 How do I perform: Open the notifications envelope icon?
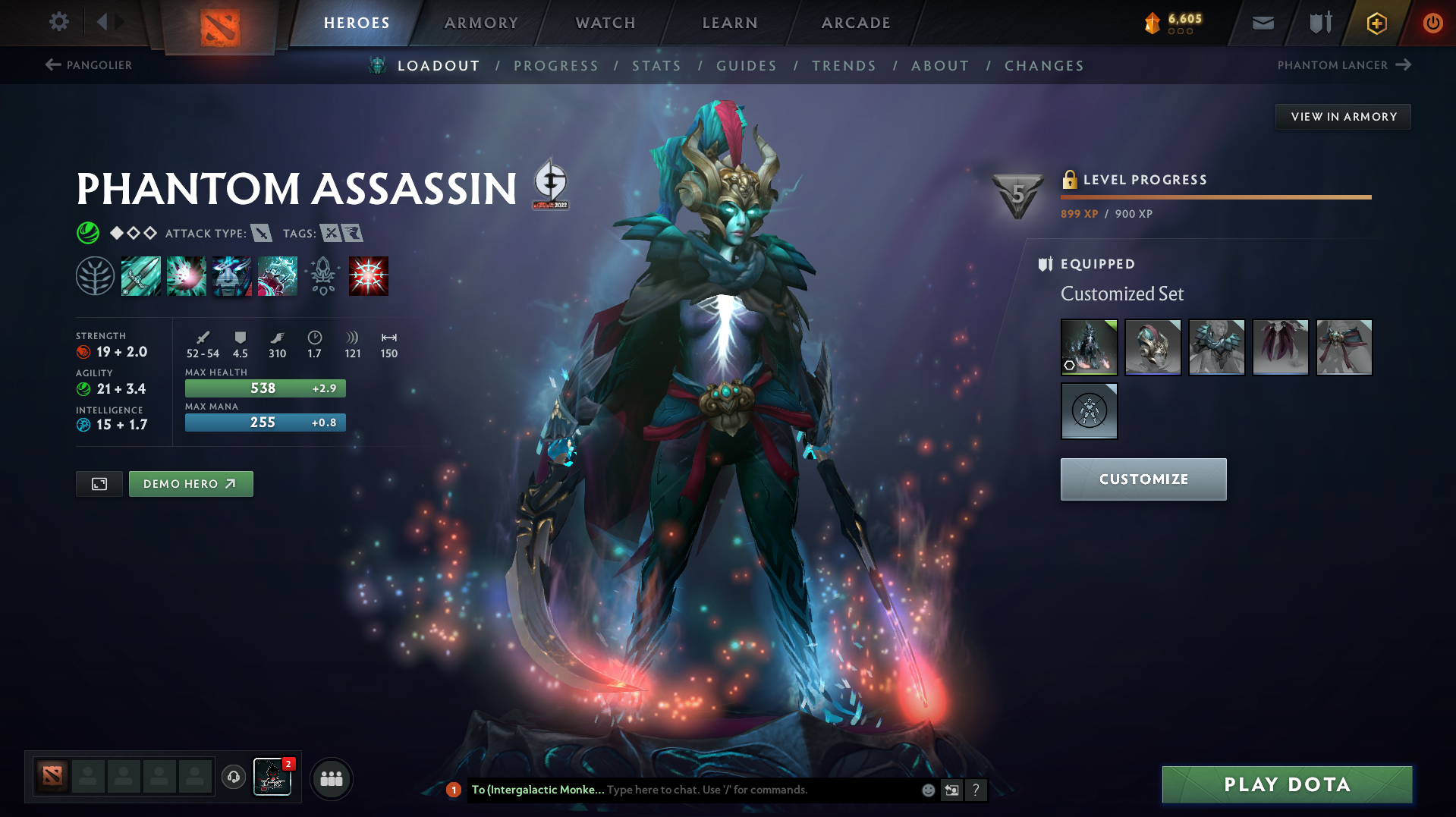tap(1262, 23)
